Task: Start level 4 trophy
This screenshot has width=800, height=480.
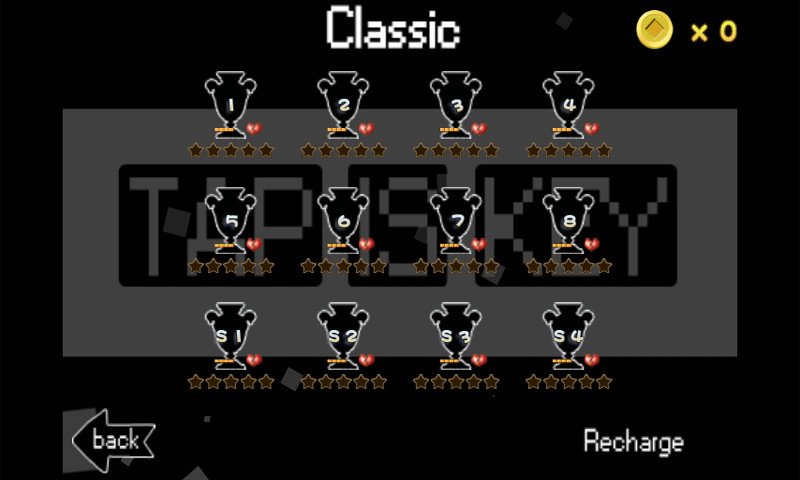Action: coord(569,104)
